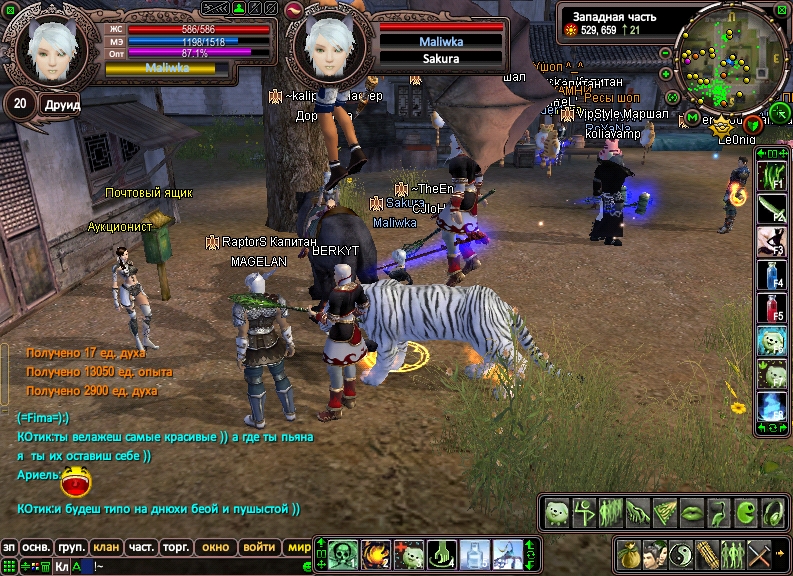Switch to the клан chat tab
The height and width of the screenshot is (576, 793).
(x=105, y=547)
